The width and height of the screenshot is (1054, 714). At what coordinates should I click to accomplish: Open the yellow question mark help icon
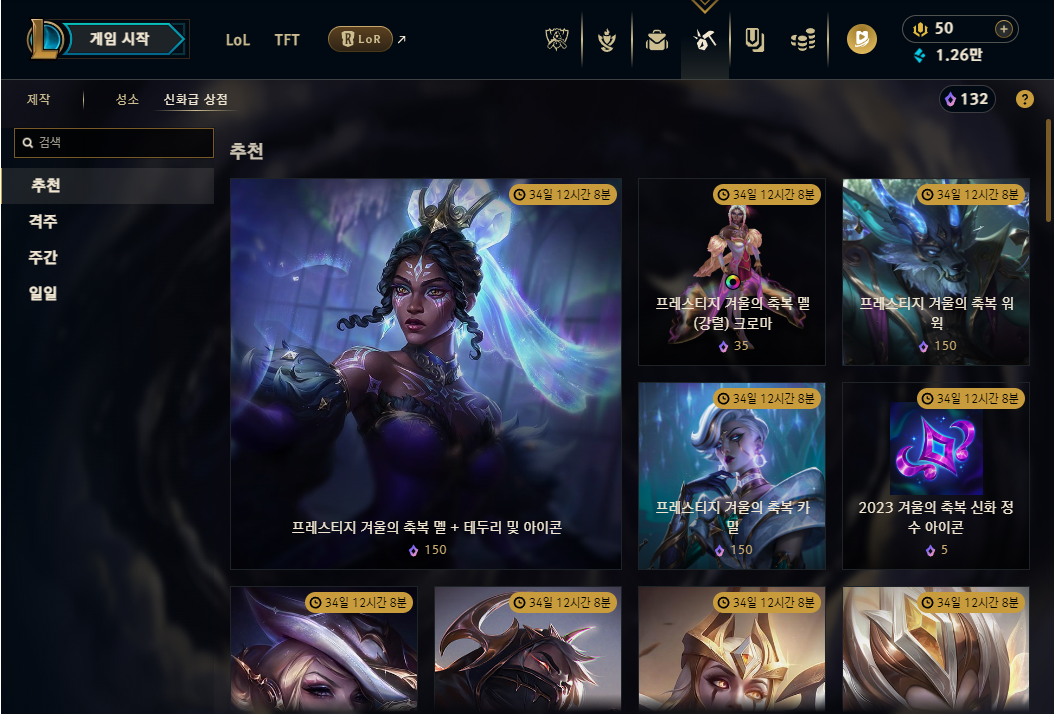[1024, 99]
